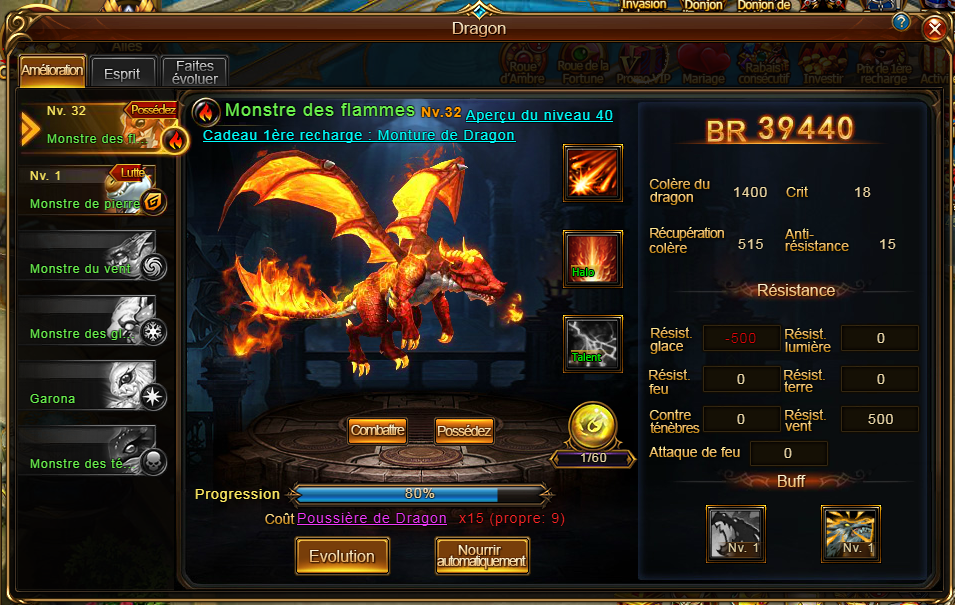Screen dimensions: 955x605
Task: Activate Nourrir automatiquement
Action: click(482, 556)
